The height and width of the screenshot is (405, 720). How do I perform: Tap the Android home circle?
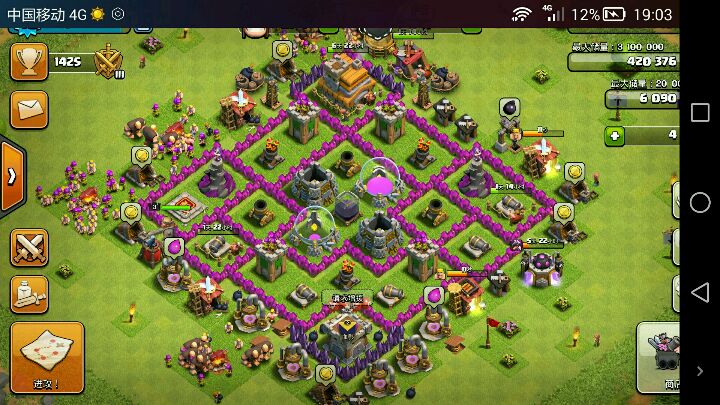[699, 202]
